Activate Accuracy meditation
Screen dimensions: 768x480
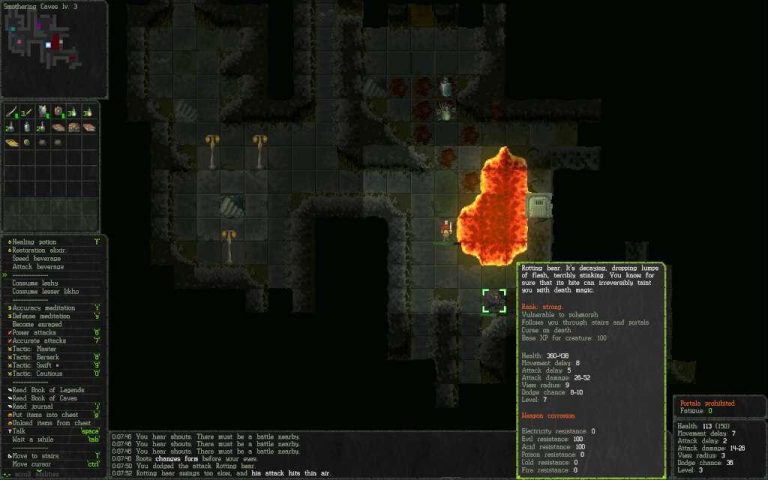click(46, 307)
